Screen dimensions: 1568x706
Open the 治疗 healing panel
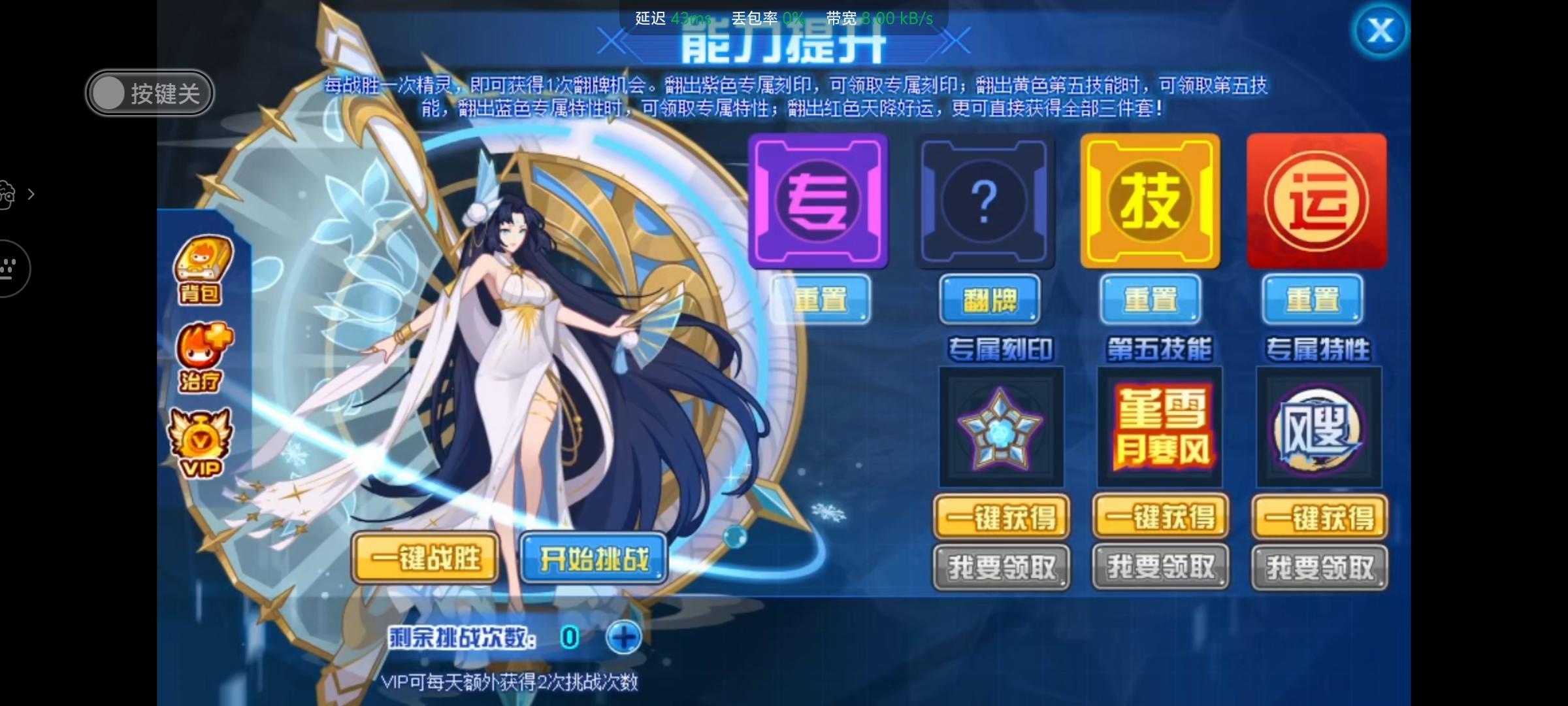tap(199, 350)
